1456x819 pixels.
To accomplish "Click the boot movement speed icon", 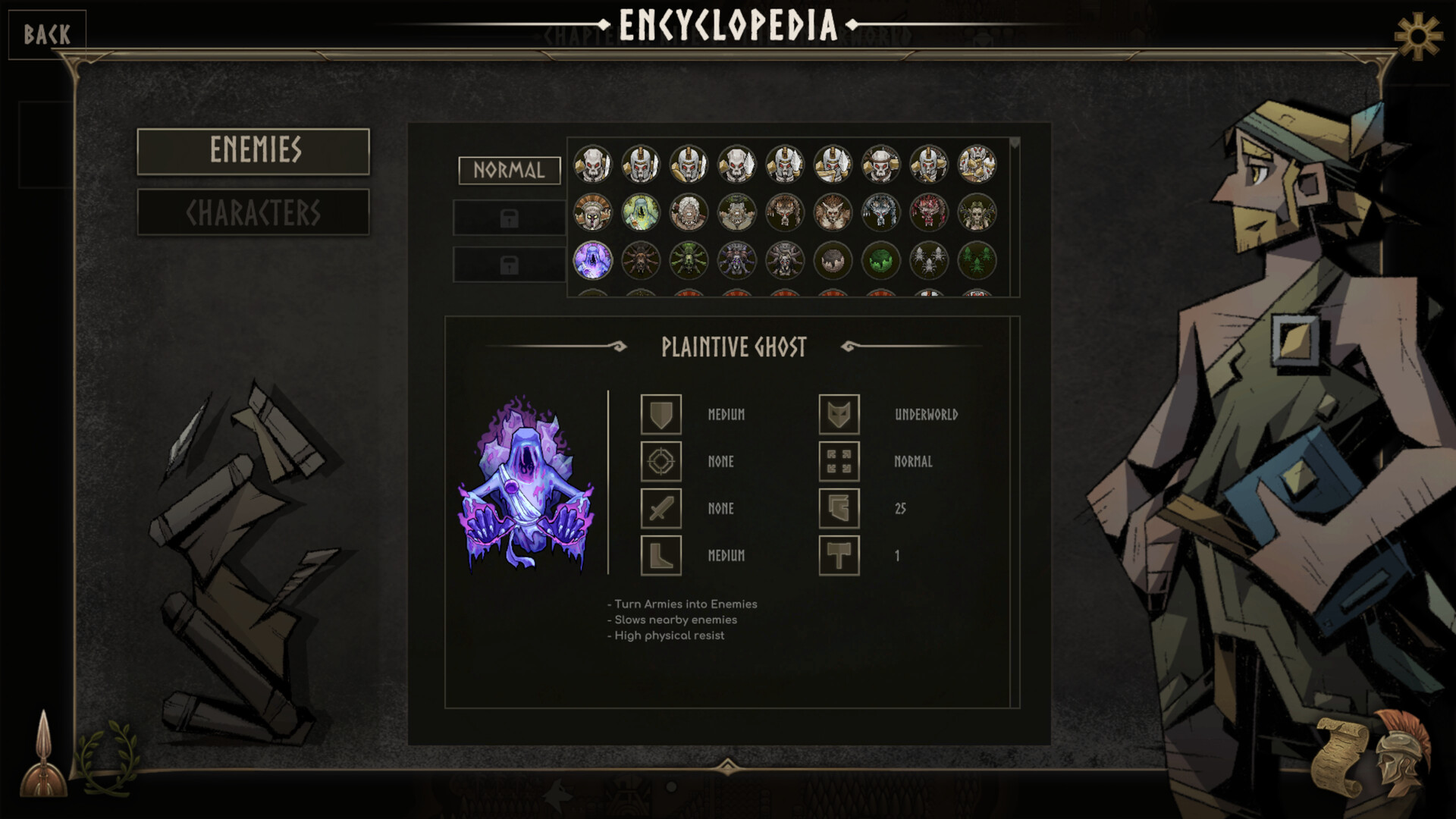I will tap(661, 555).
